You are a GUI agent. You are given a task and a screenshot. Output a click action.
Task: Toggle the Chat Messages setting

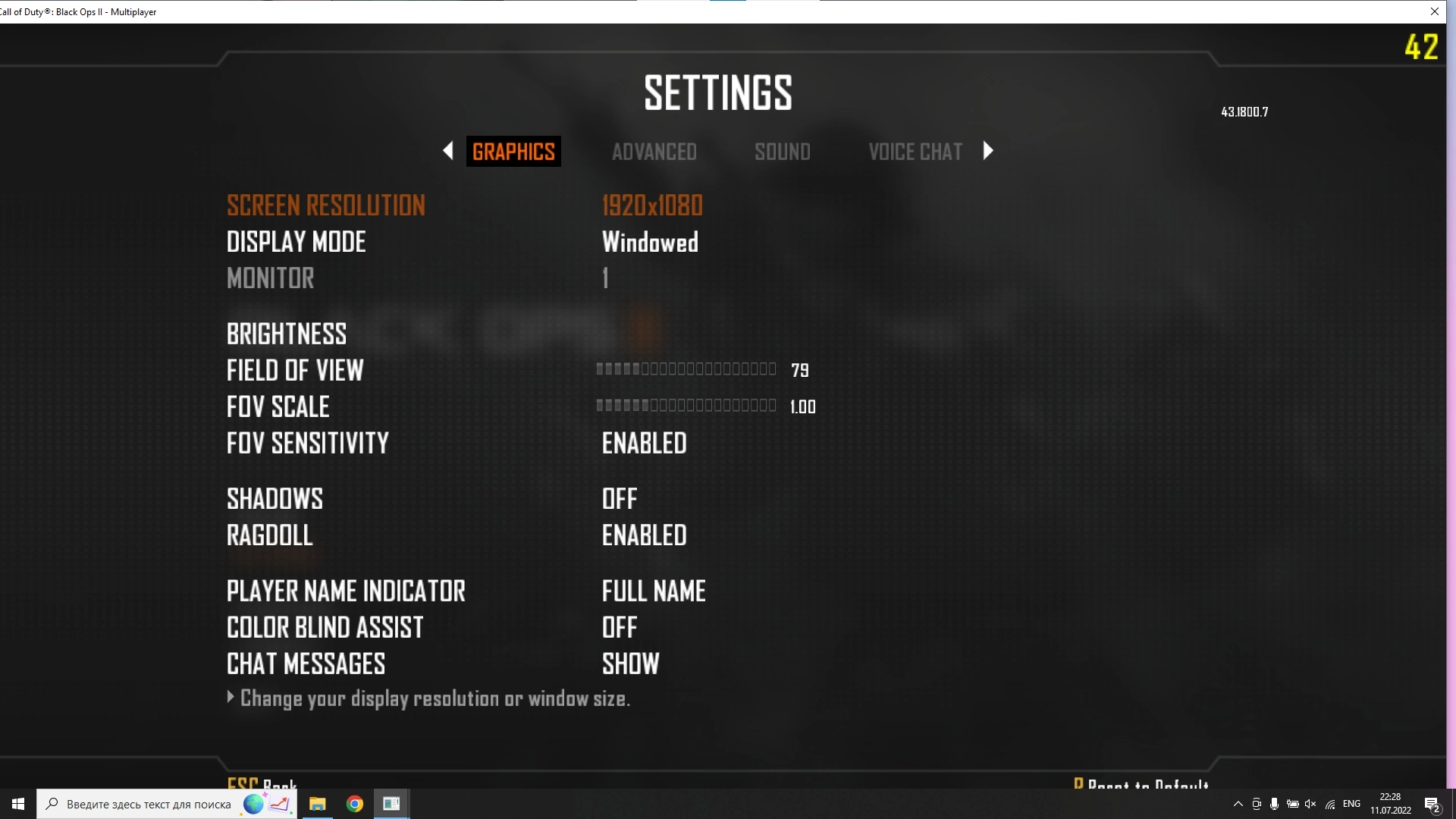coord(630,664)
